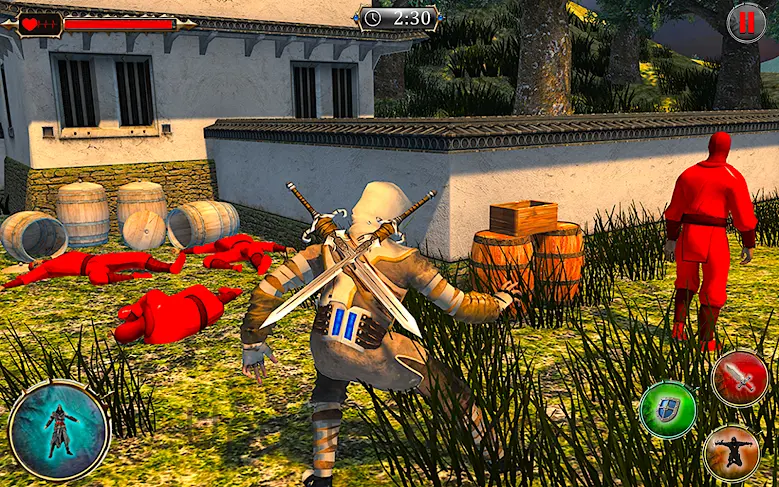The width and height of the screenshot is (779, 487).
Task: Tap the red sword attack button
Action: [x=740, y=378]
